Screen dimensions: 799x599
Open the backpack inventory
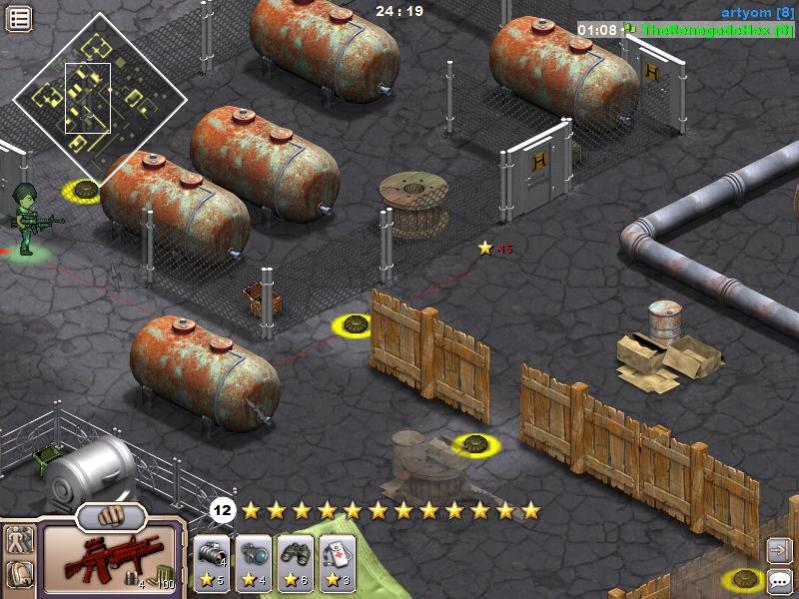point(19,574)
